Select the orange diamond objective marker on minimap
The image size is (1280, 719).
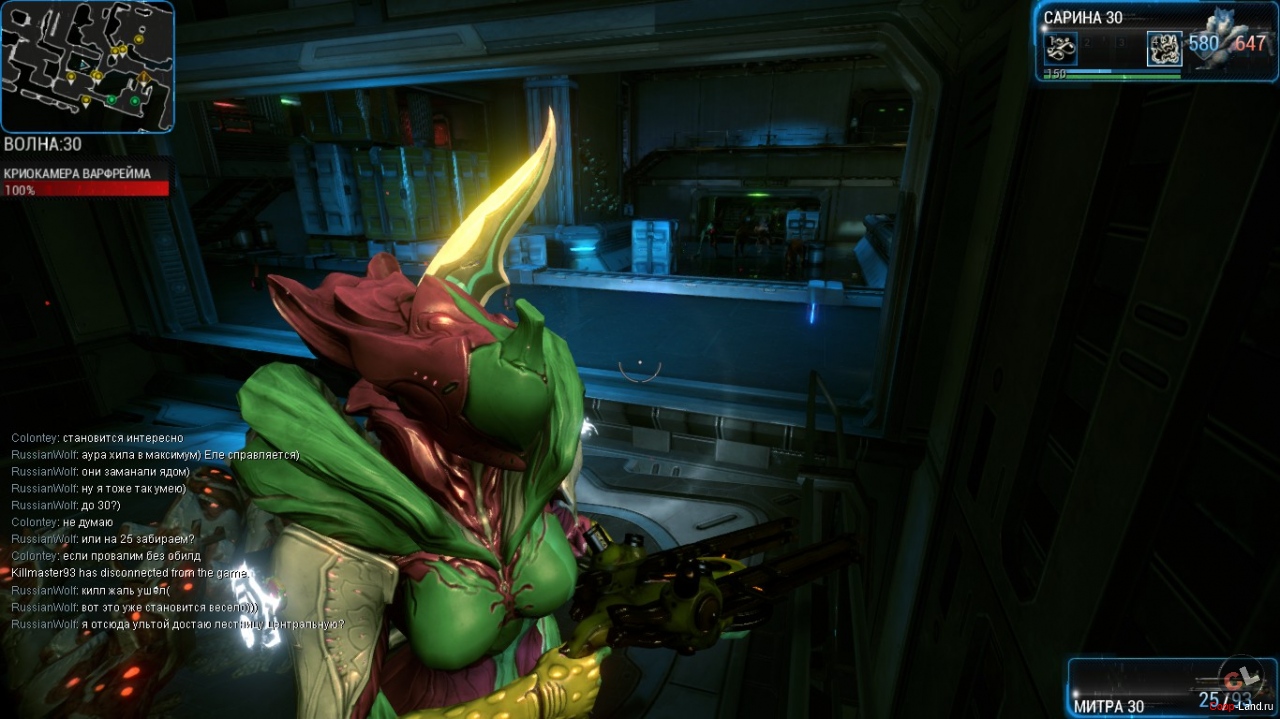coord(144,76)
